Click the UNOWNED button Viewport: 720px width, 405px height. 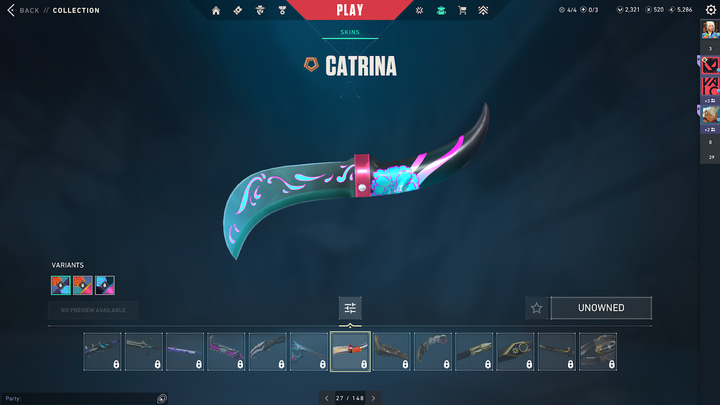click(x=601, y=308)
